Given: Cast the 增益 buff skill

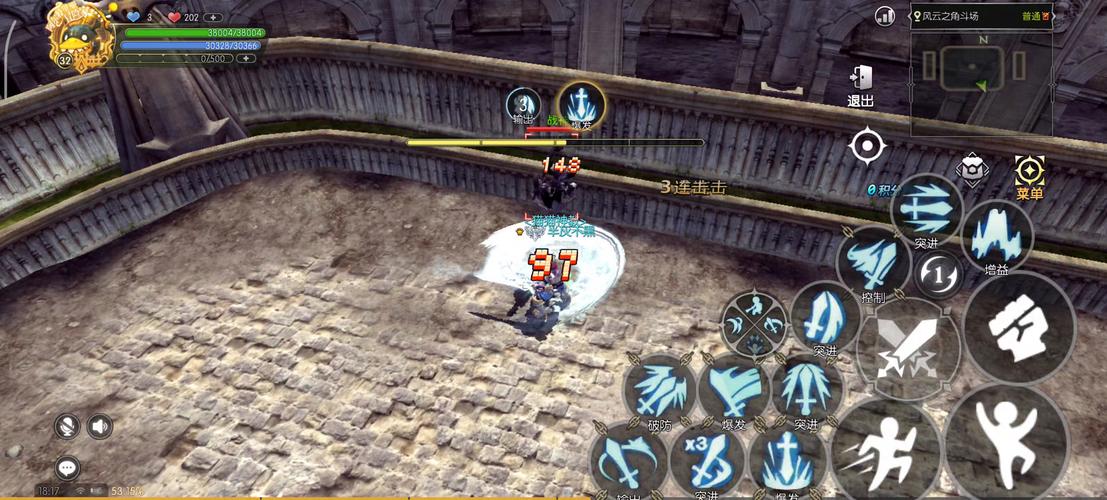Looking at the screenshot, I should 996,236.
